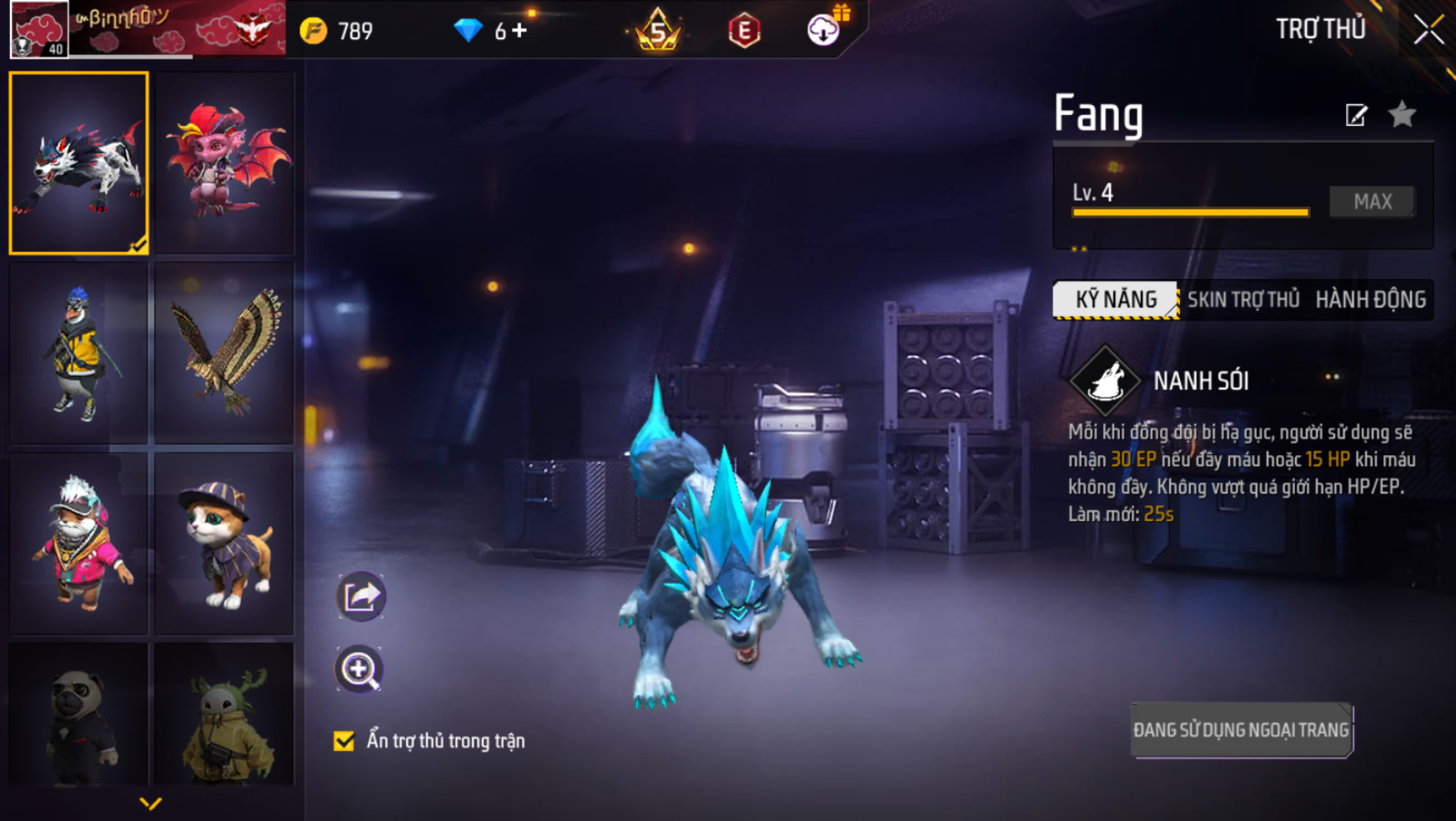The image size is (1456, 821).
Task: Click the ĐANG SỬ DỤNG NGOẠI TRANG button
Action: click(1241, 730)
